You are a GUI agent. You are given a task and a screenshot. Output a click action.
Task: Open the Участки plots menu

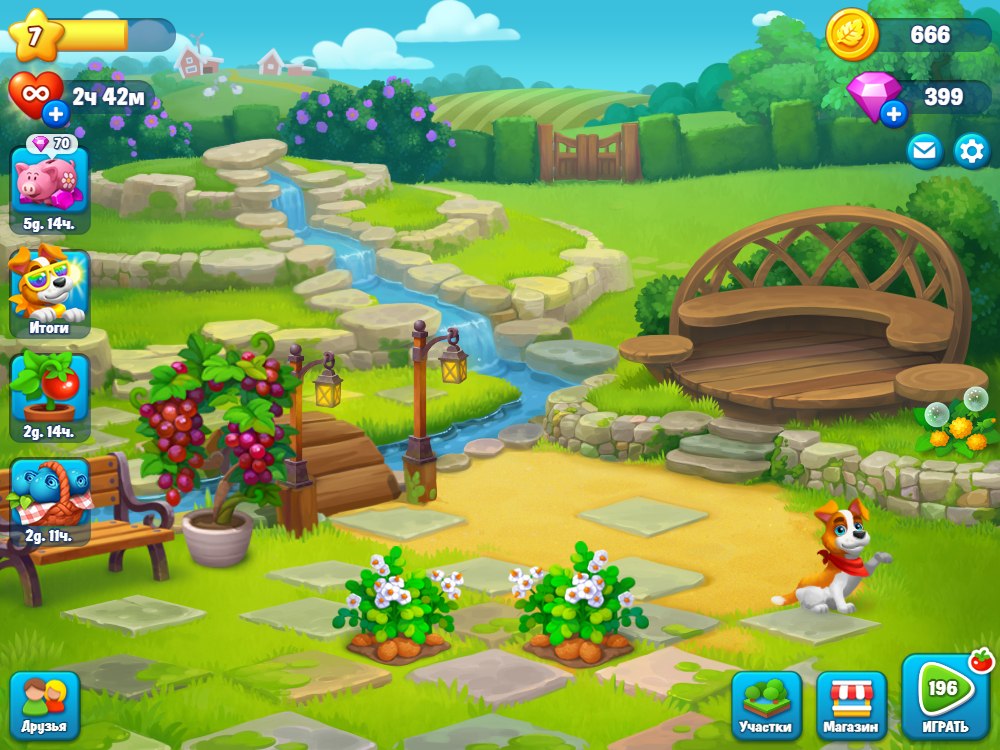[x=766, y=705]
